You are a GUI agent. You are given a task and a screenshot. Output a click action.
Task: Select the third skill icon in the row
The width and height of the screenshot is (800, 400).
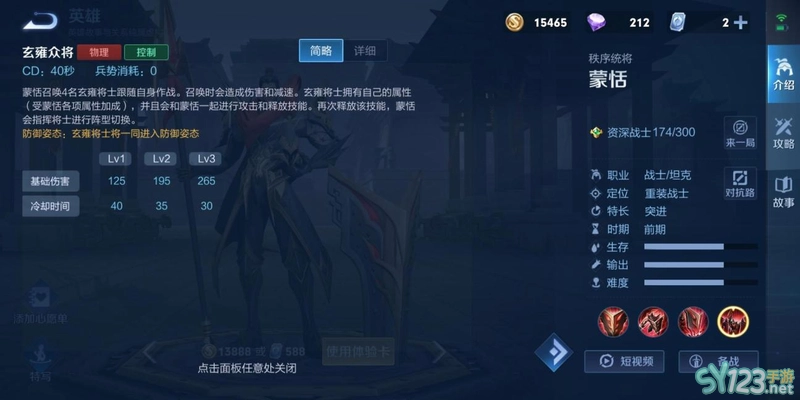pyautogui.click(x=693, y=321)
